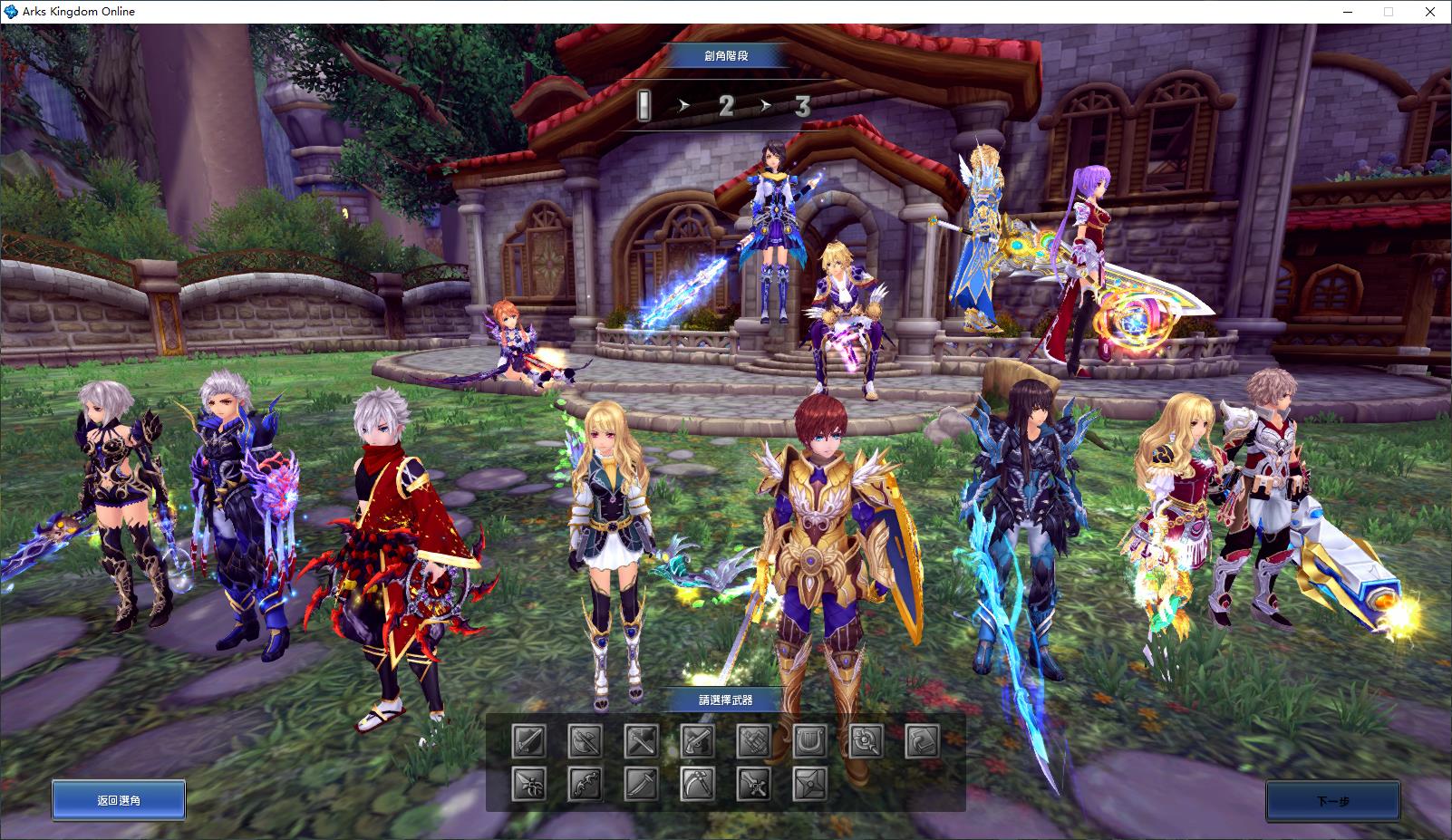Proceed with the 下一步 next-step button

pos(1332,801)
